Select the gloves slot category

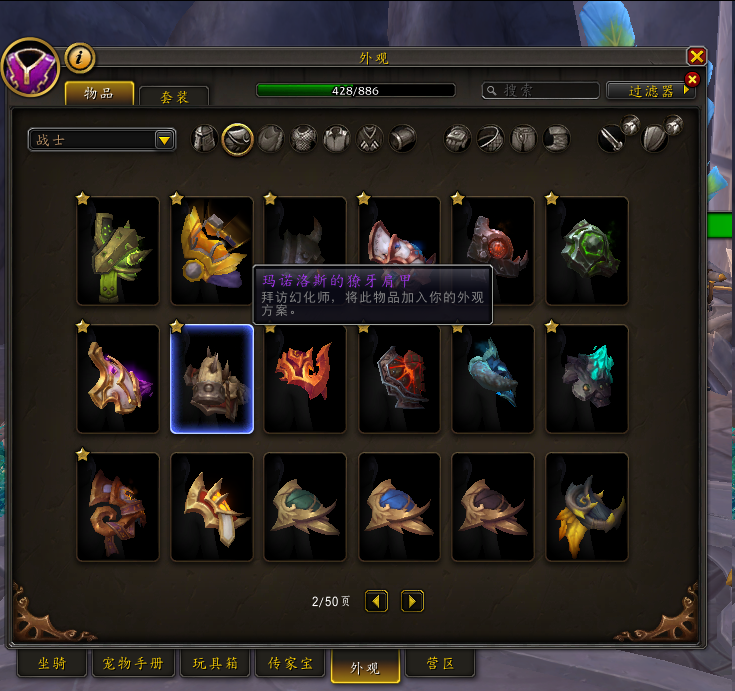pyautogui.click(x=458, y=139)
